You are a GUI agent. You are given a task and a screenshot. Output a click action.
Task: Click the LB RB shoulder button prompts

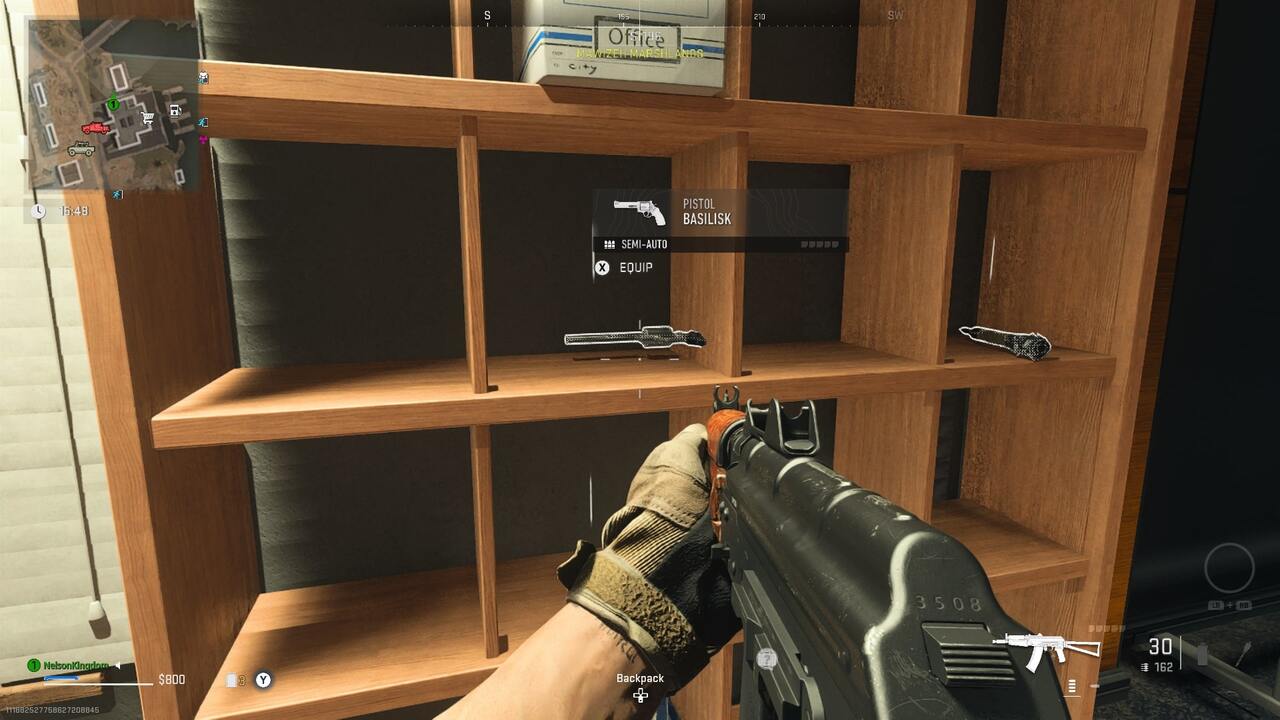point(1231,605)
